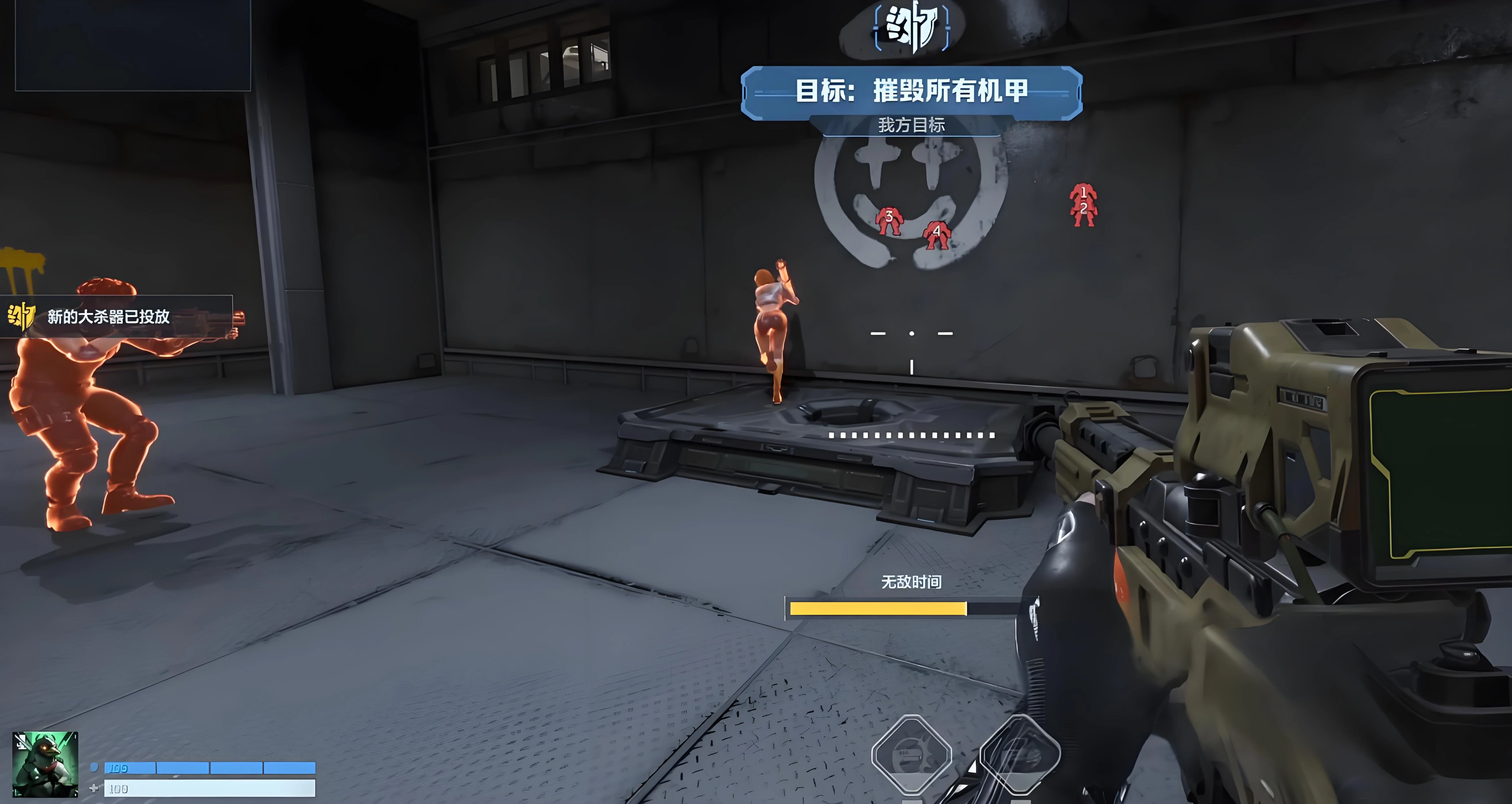Select the fist emblem icon above the objective

coord(911,27)
